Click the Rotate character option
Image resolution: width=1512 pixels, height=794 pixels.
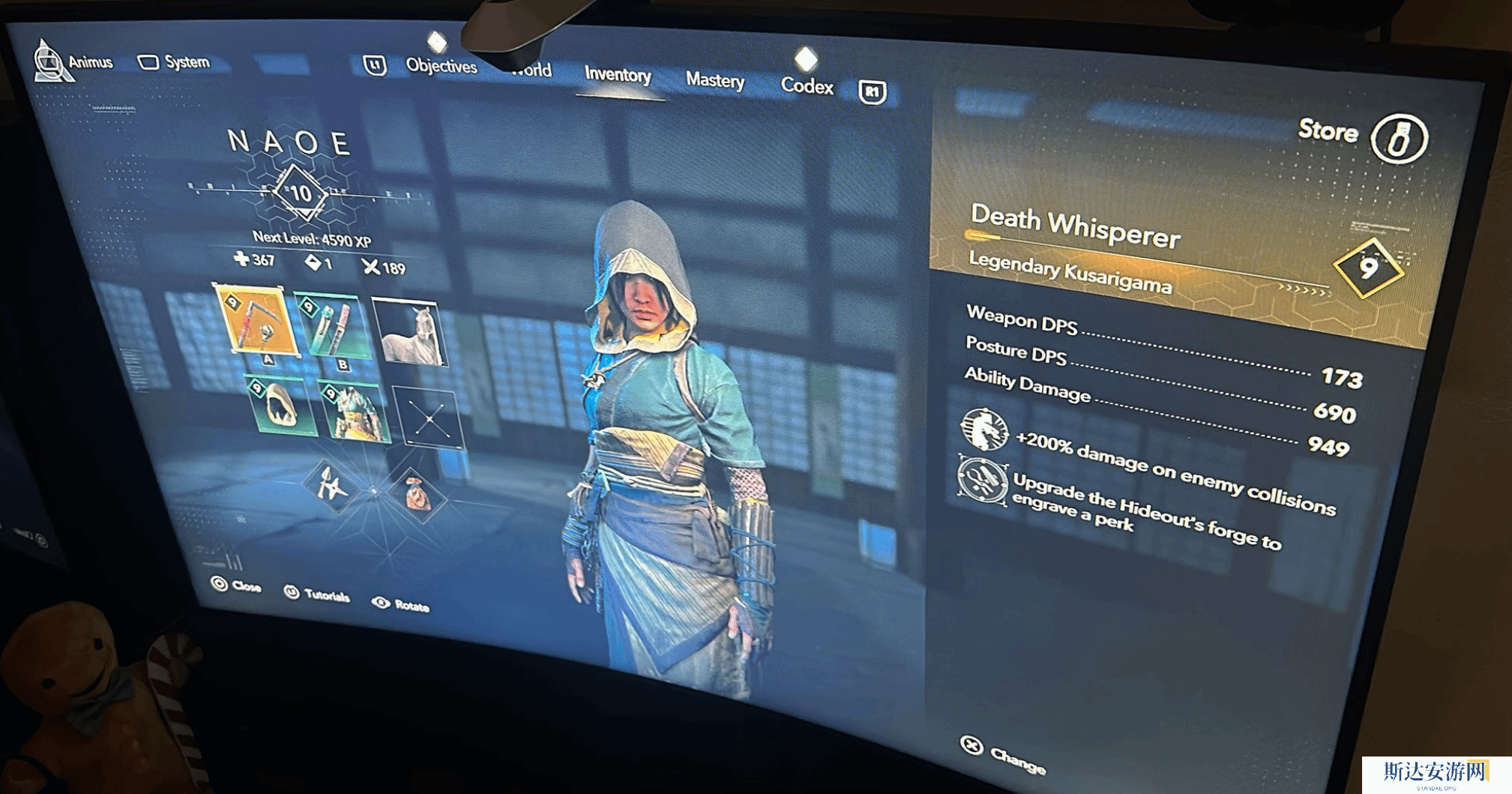[x=401, y=604]
